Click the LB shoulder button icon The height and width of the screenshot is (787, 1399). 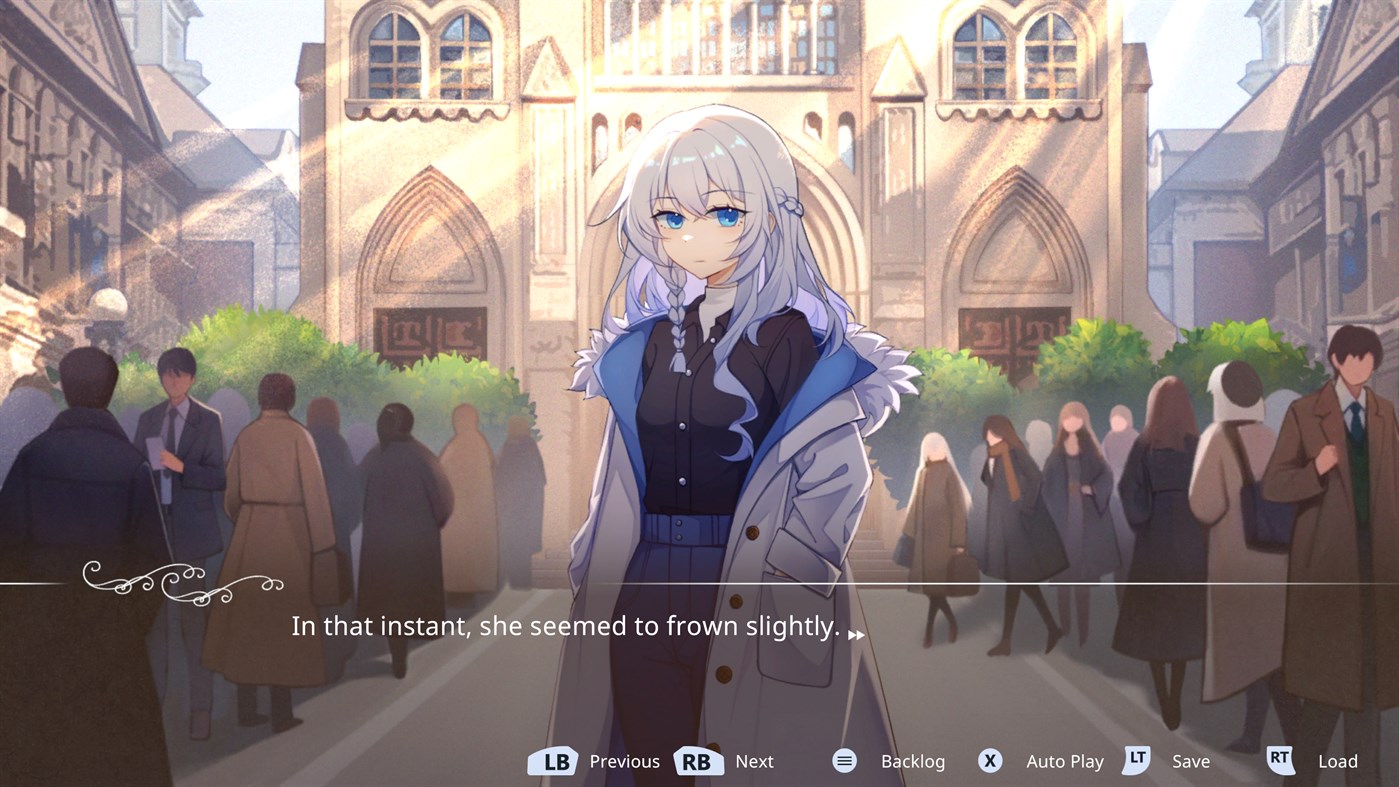click(x=554, y=760)
